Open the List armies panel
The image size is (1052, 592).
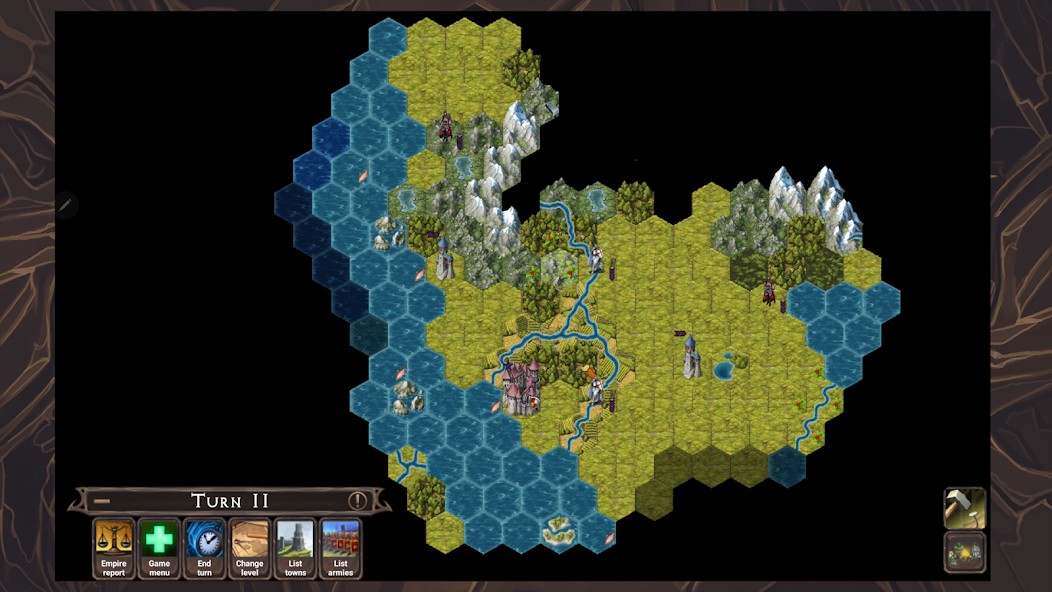tap(340, 547)
